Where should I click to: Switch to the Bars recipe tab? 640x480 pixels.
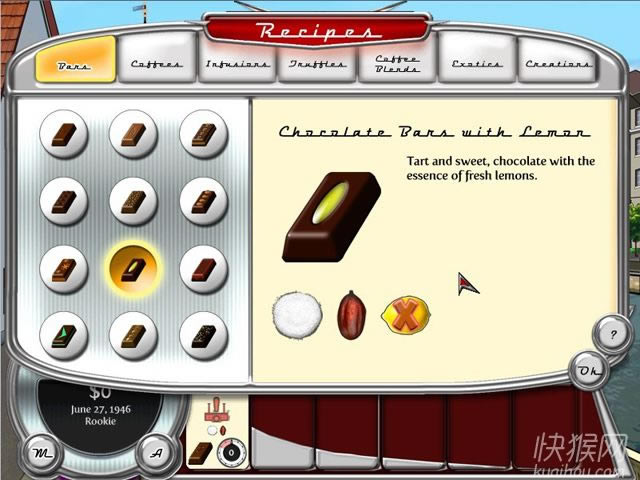75,64
